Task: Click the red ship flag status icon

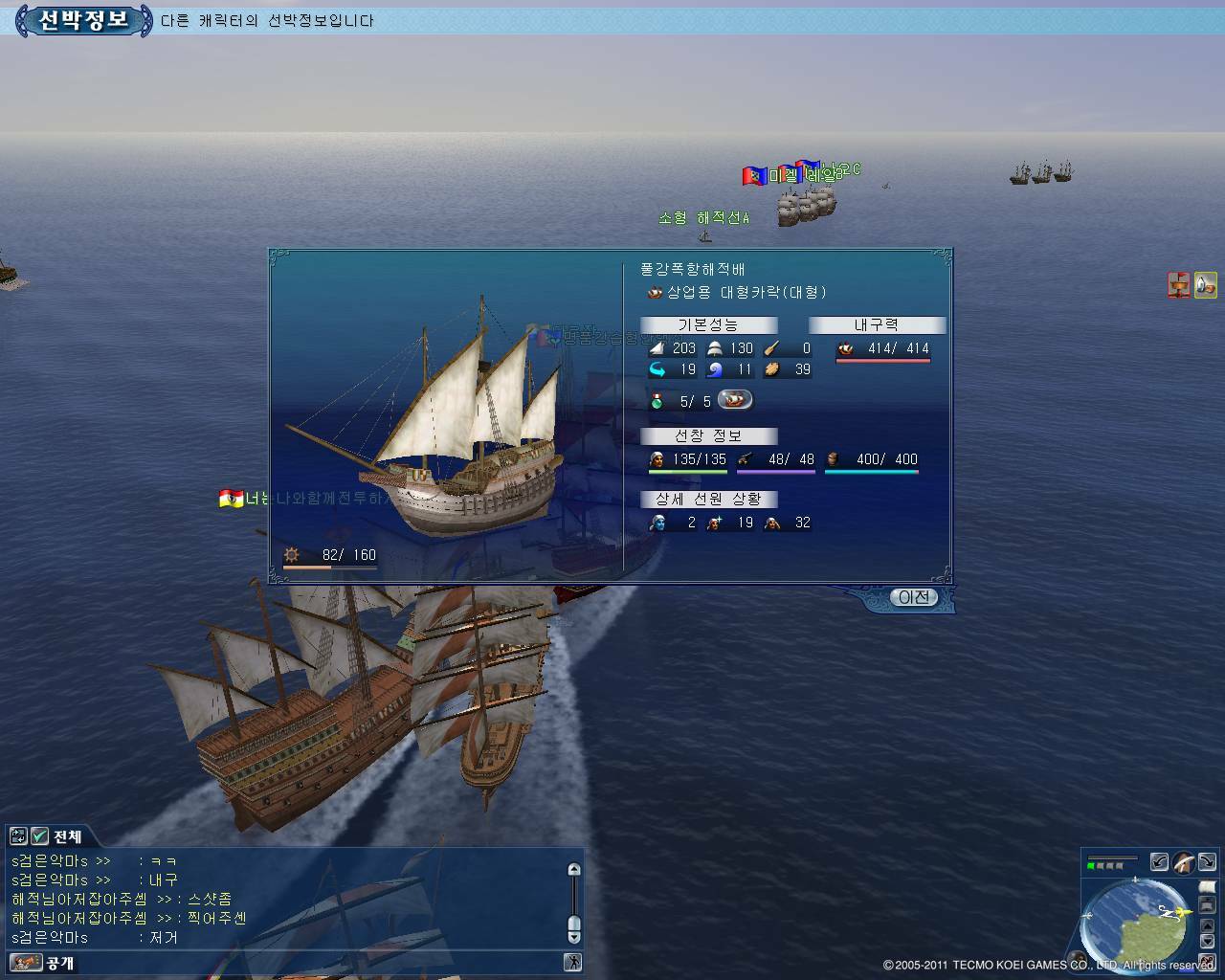Action: [1179, 284]
